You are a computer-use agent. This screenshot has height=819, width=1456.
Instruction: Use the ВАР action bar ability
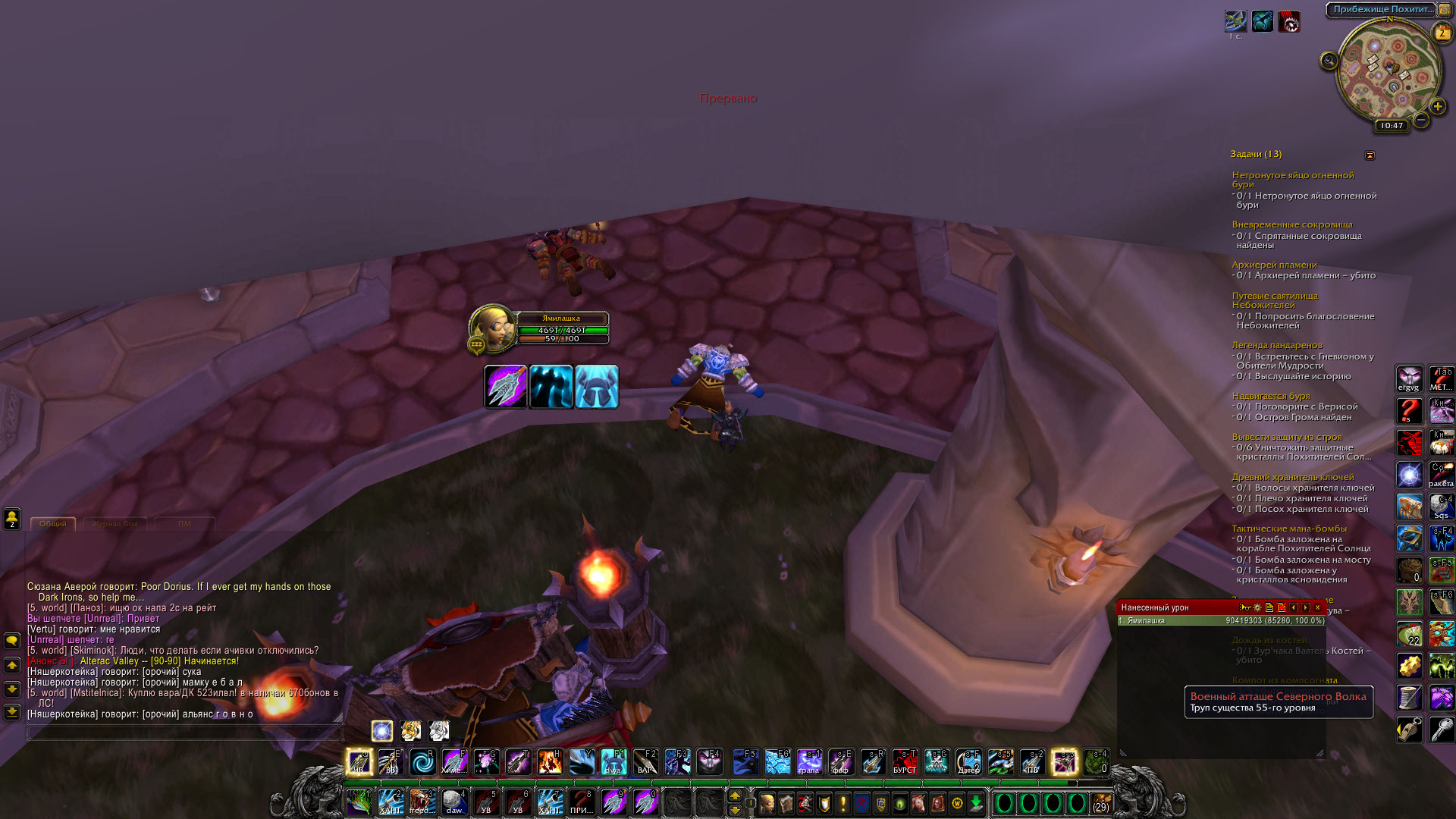pos(645,761)
